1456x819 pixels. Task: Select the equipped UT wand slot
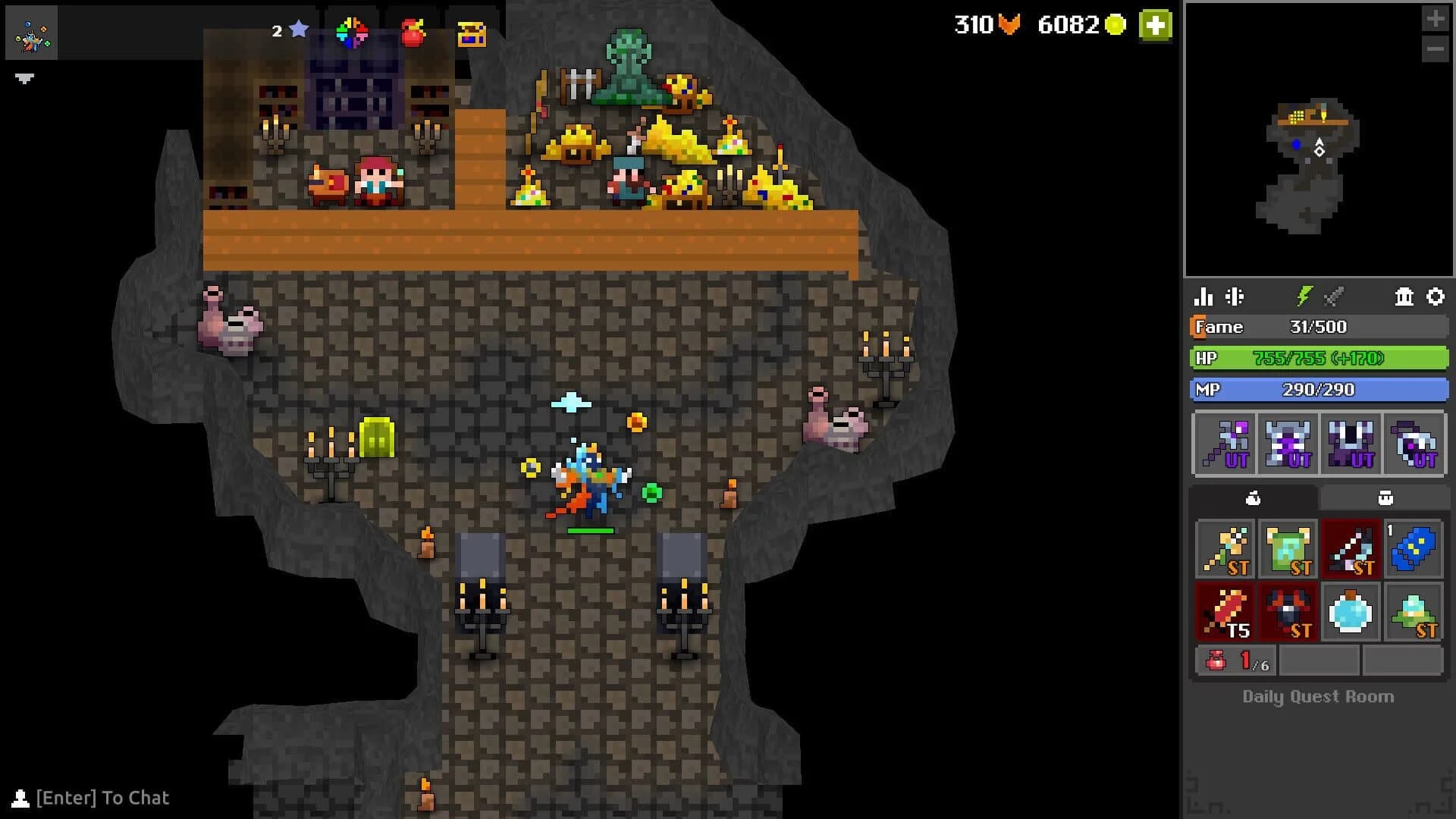tap(1225, 444)
